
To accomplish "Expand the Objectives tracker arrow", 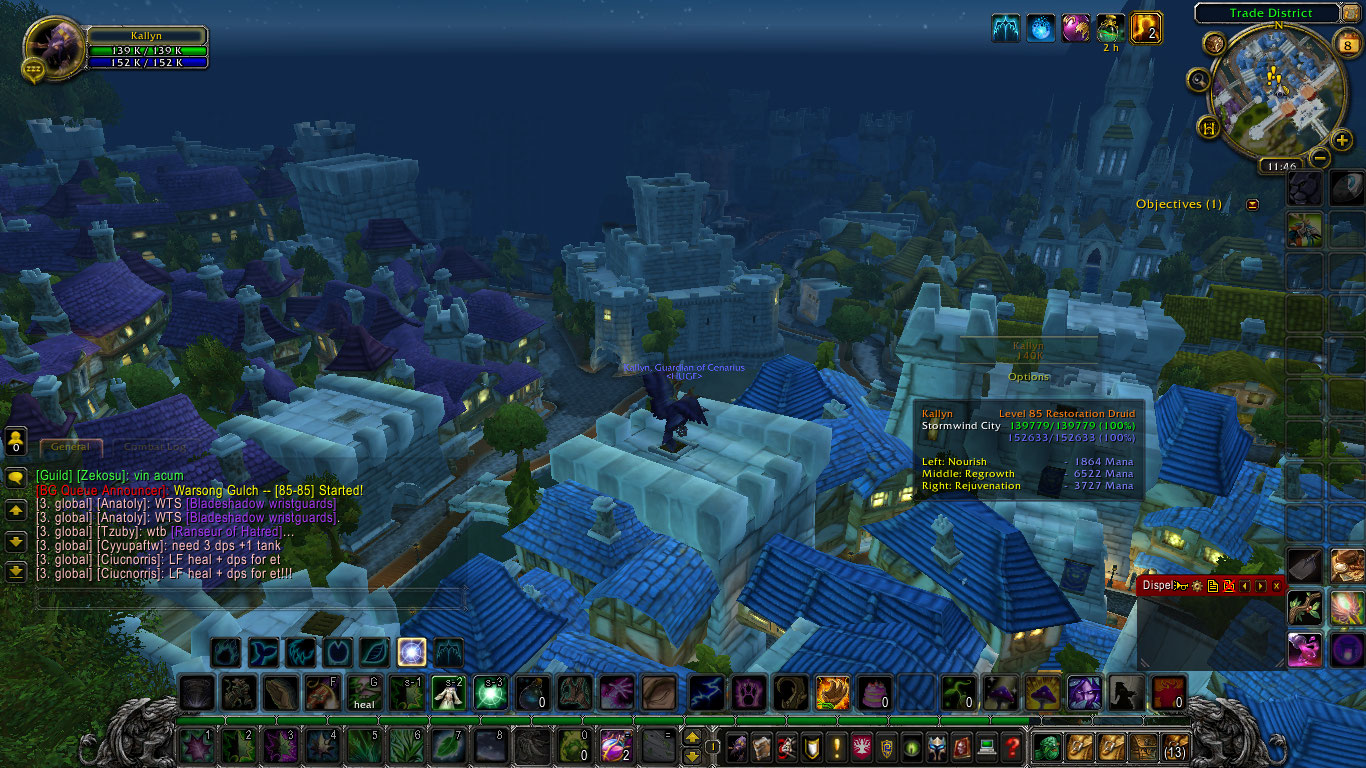I will pyautogui.click(x=1252, y=204).
